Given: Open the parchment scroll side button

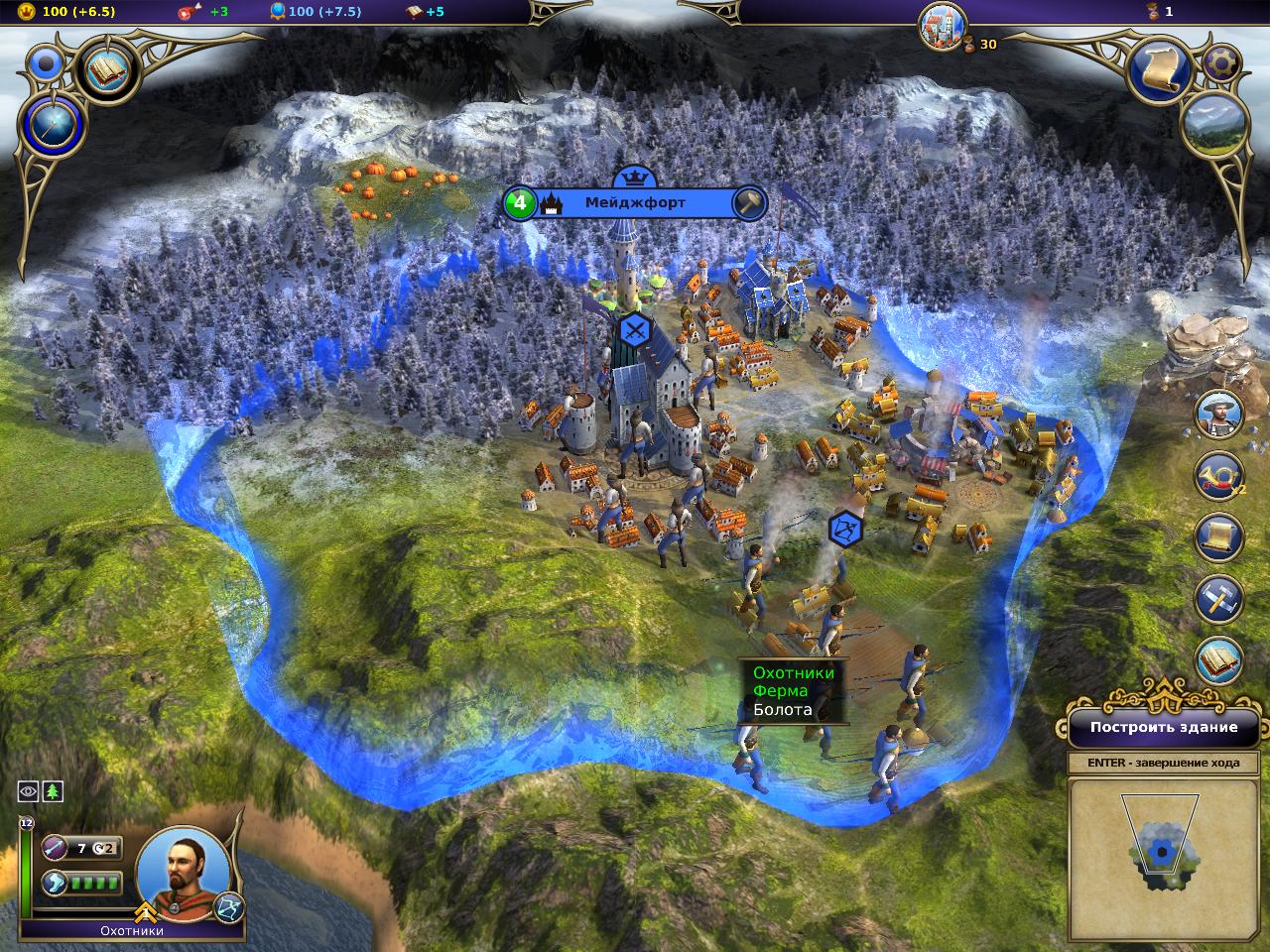Looking at the screenshot, I should [1216, 537].
